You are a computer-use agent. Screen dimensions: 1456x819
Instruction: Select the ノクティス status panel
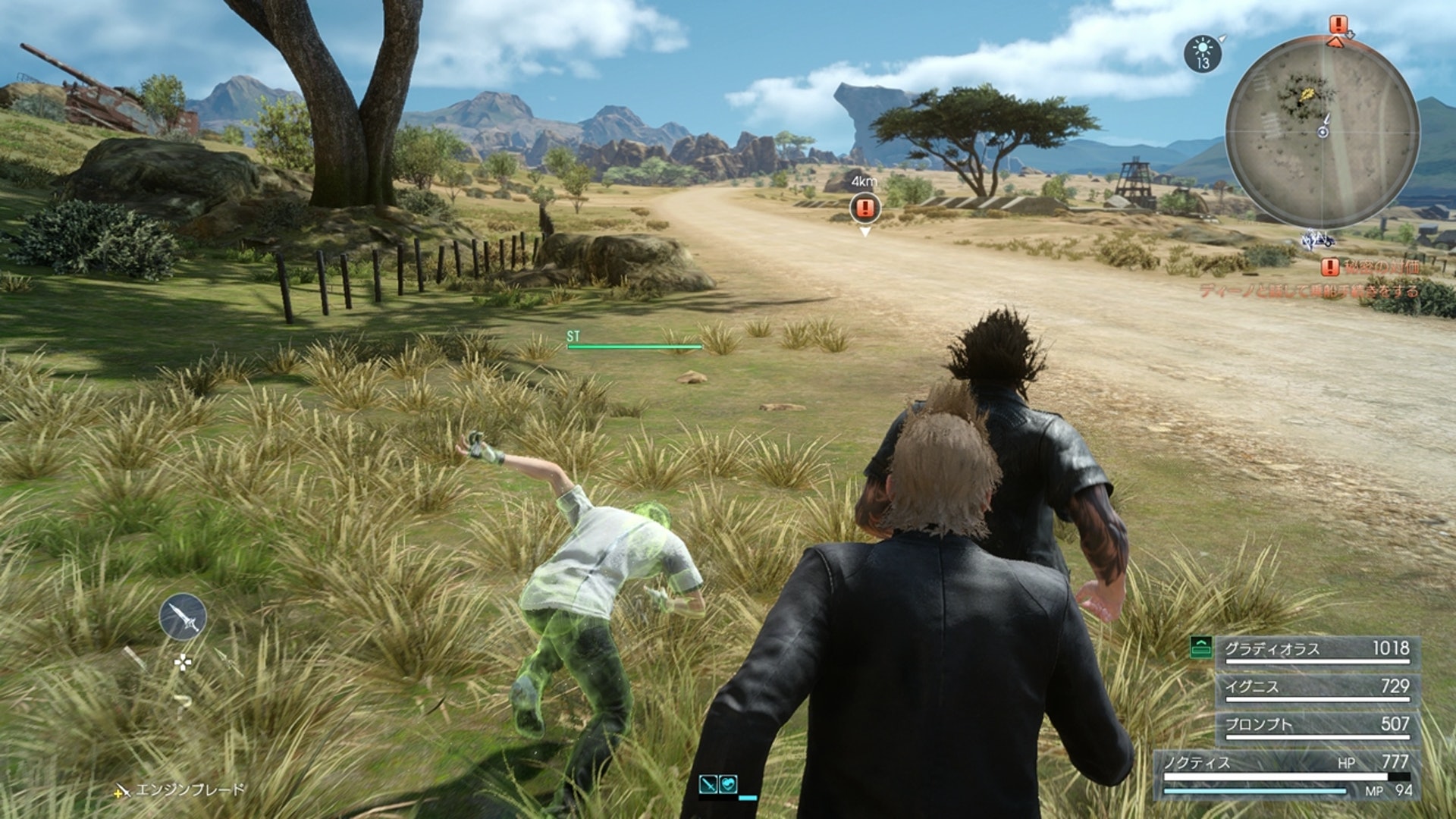click(x=1287, y=776)
